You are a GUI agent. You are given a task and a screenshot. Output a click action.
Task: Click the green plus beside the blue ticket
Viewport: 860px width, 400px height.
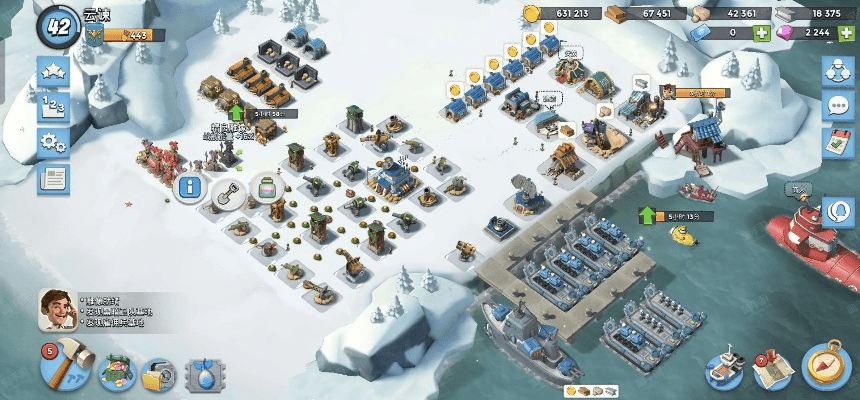[x=761, y=33]
